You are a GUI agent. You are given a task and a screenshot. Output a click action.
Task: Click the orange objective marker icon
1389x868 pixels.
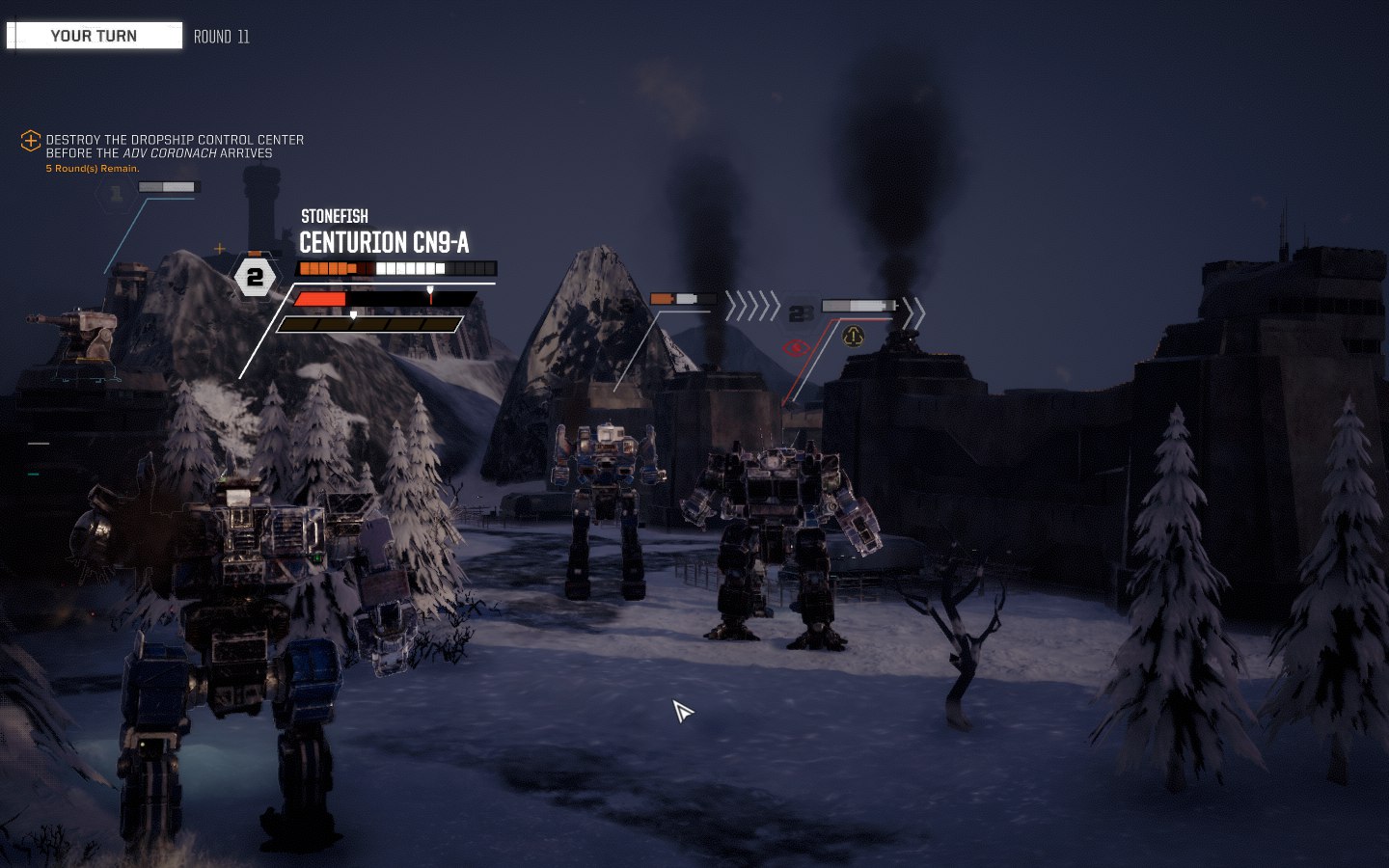31,141
